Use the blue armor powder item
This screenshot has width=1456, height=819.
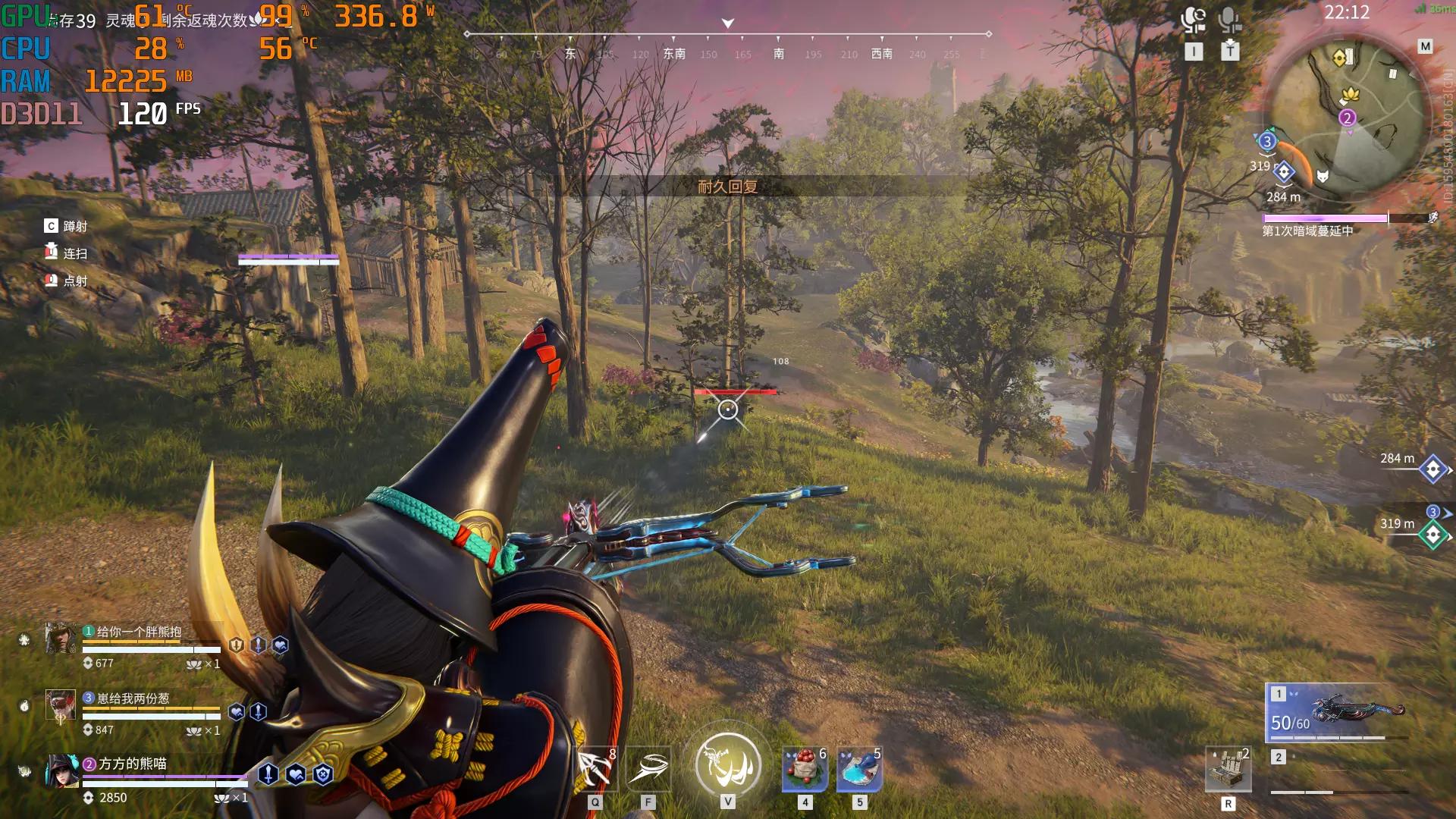(859, 769)
